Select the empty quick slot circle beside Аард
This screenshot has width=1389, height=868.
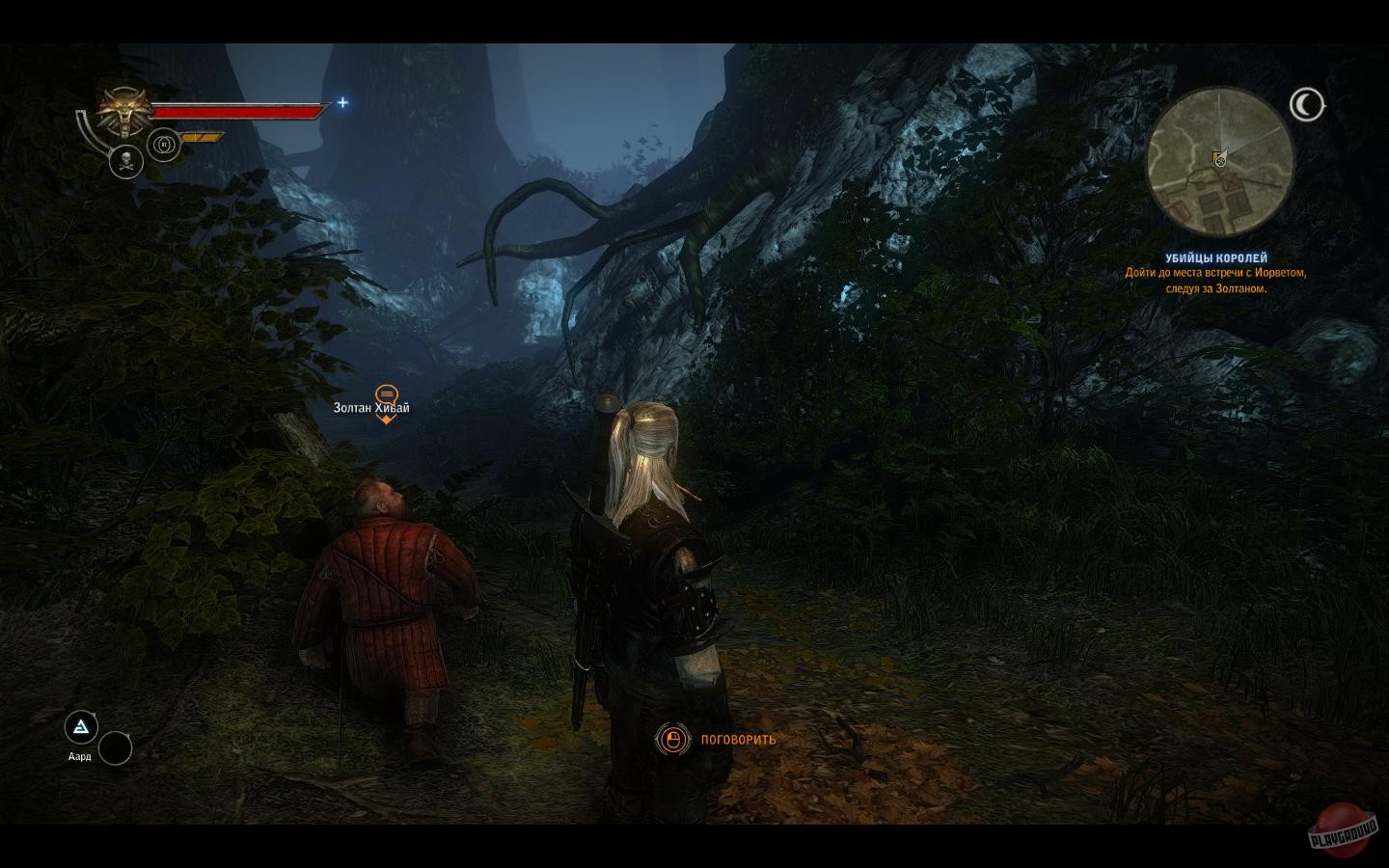coord(116,749)
